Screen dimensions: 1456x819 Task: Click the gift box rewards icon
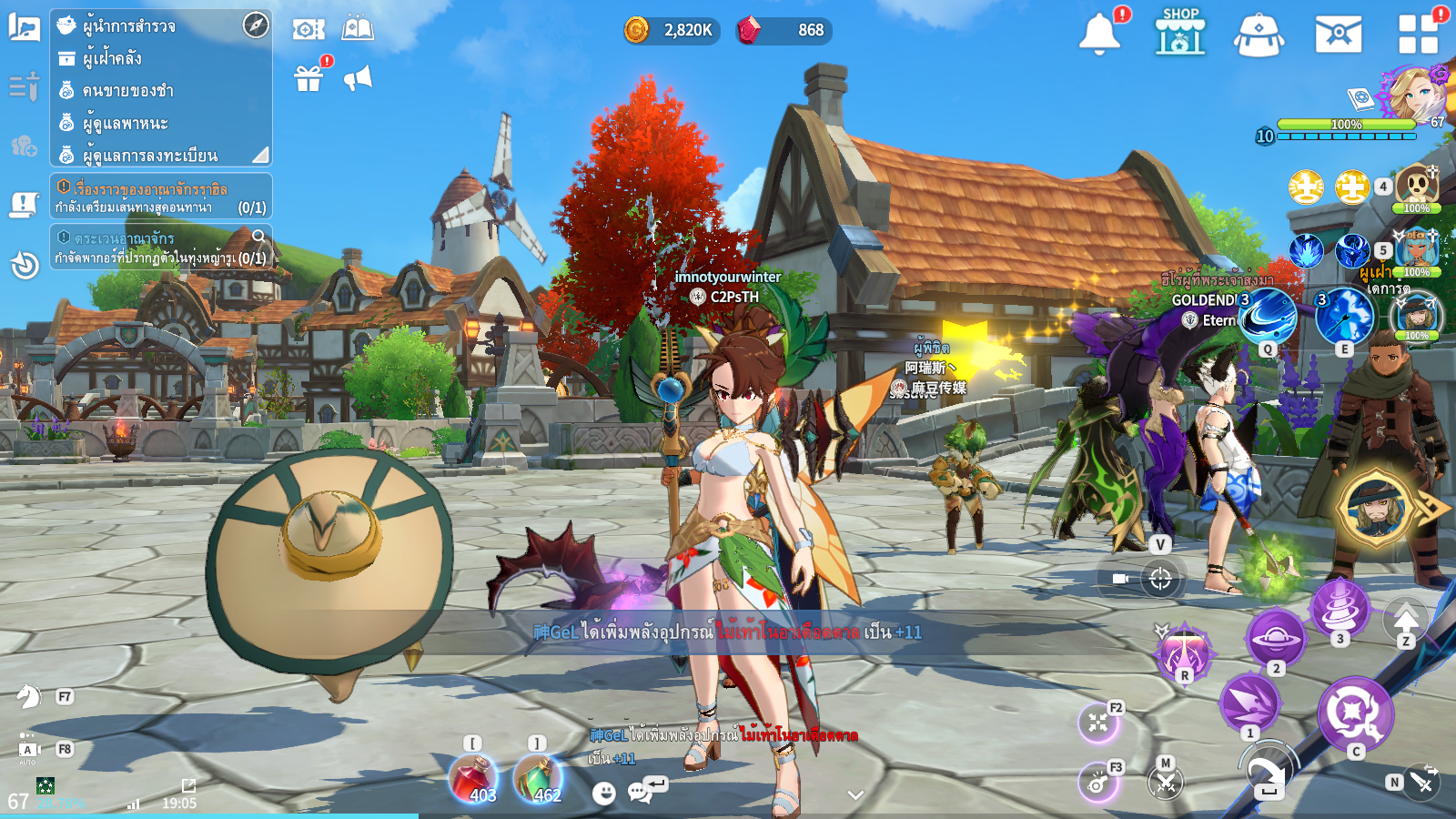click(x=309, y=79)
